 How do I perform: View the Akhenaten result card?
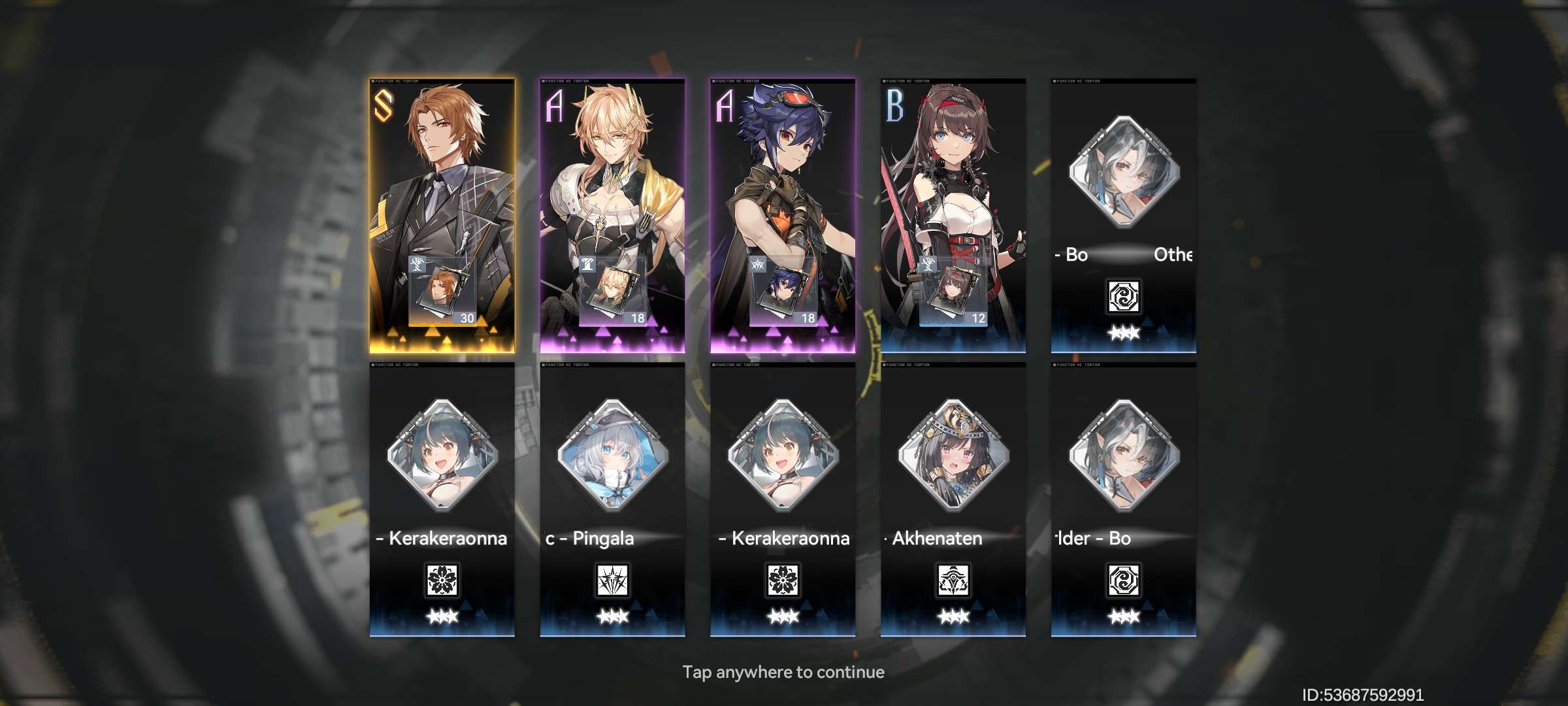pyautogui.click(x=953, y=500)
